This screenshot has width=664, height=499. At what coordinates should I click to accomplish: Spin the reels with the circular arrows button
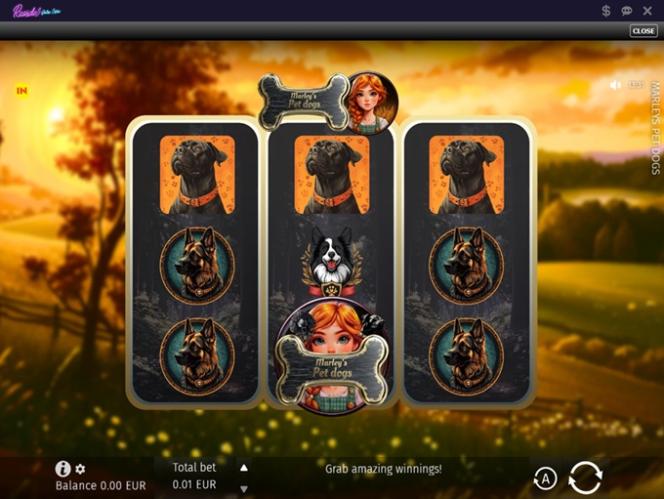coord(585,477)
